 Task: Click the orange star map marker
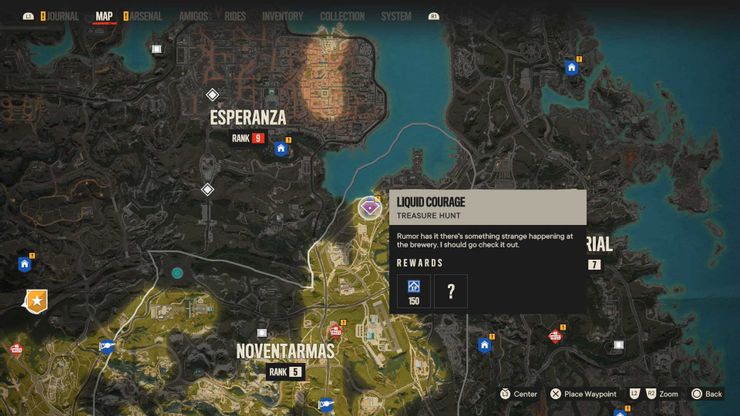click(x=37, y=299)
